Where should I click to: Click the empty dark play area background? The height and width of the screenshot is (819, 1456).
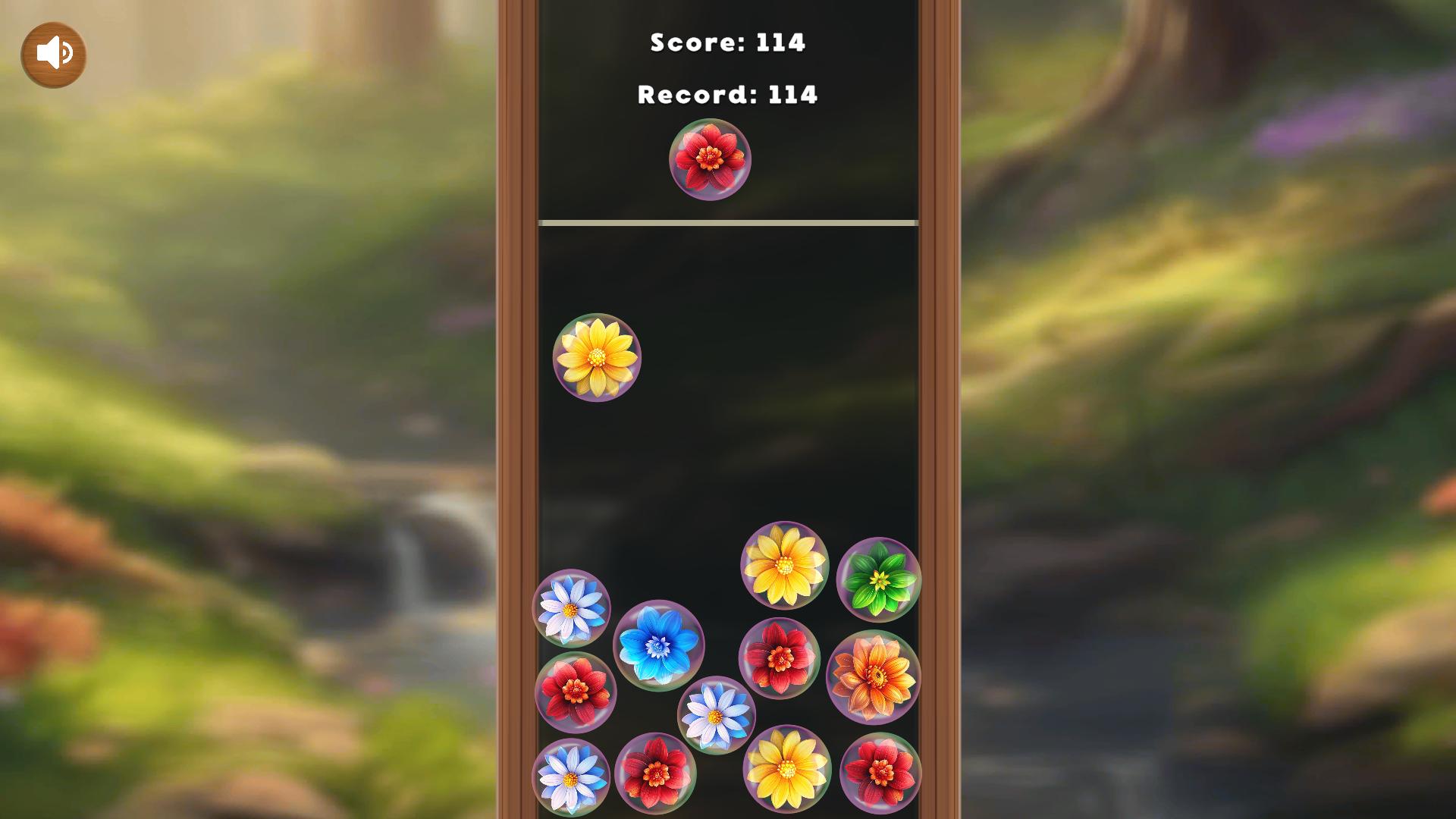[726, 455]
